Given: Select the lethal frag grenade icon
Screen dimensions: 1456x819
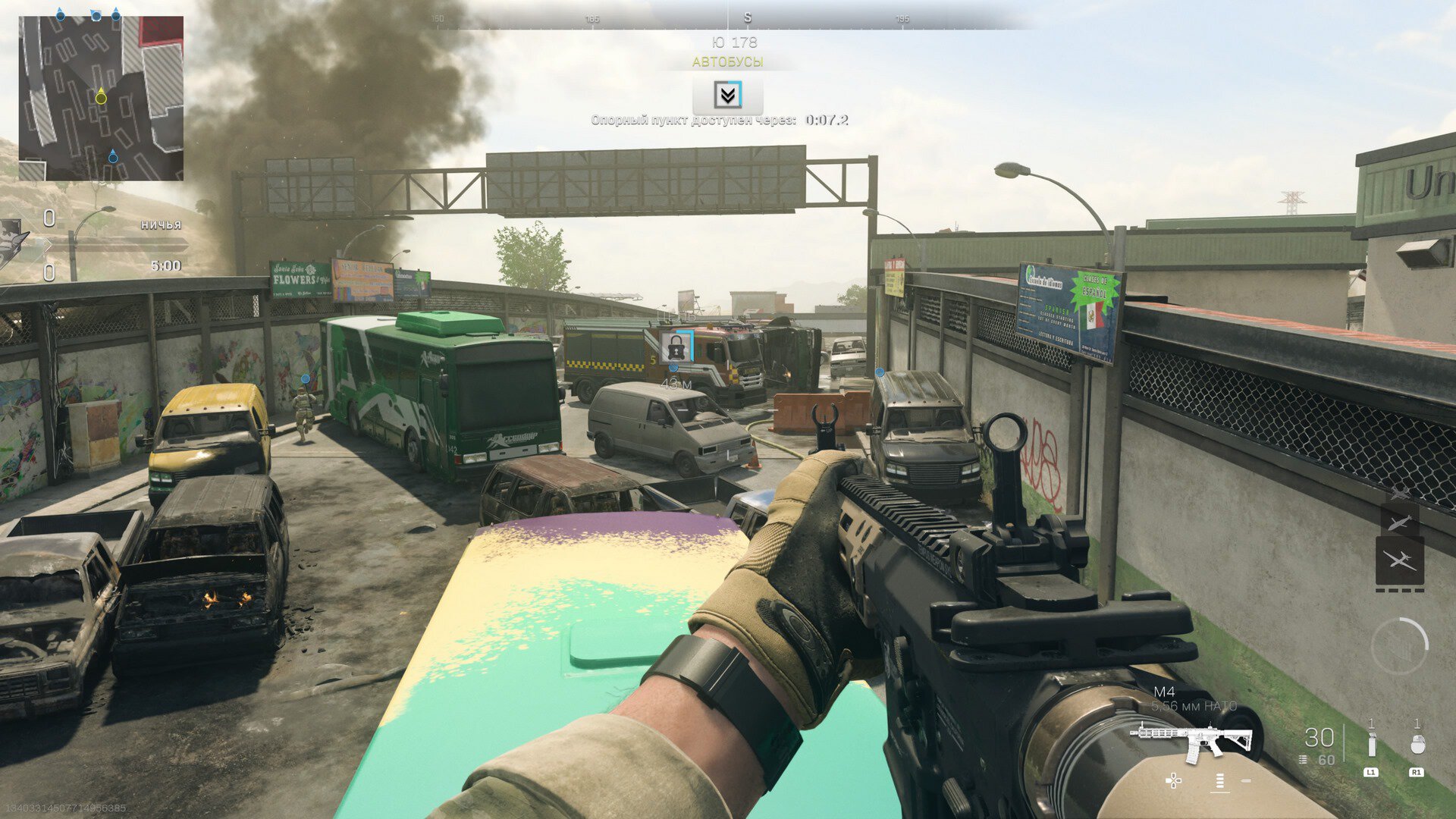Looking at the screenshot, I should tap(1417, 745).
